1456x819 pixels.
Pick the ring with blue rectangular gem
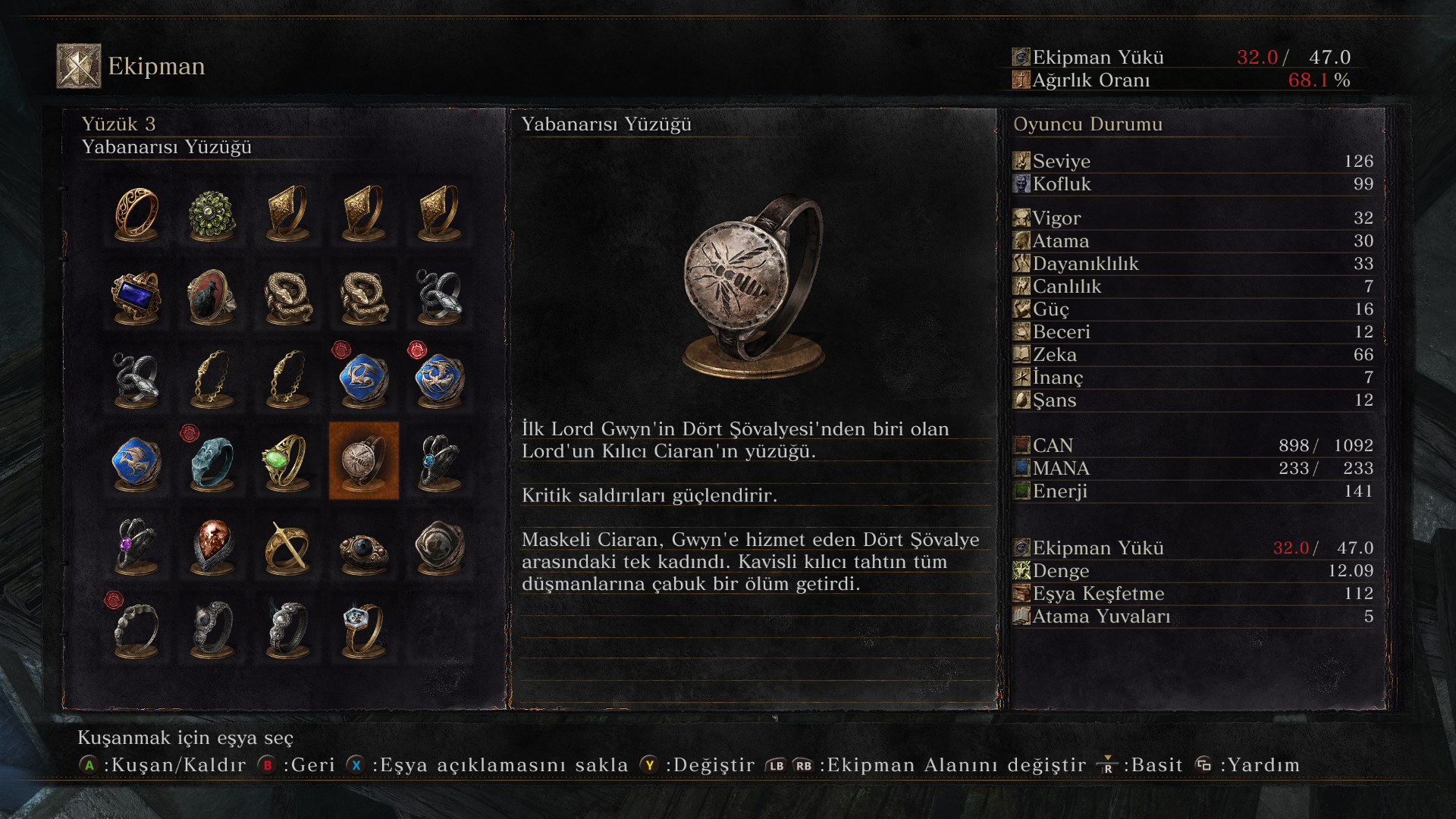point(136,297)
